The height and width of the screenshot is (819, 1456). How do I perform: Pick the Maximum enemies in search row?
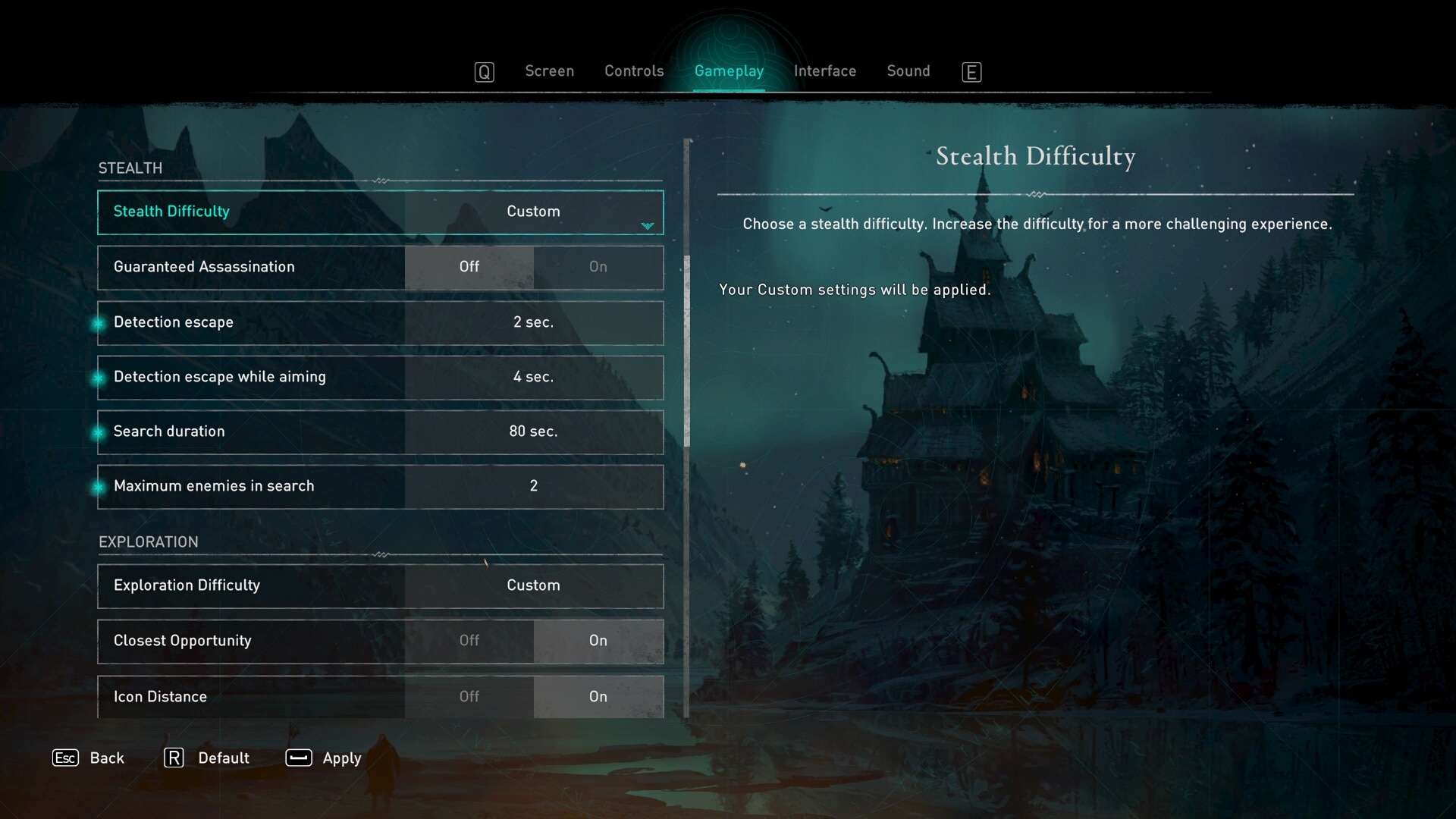[381, 486]
